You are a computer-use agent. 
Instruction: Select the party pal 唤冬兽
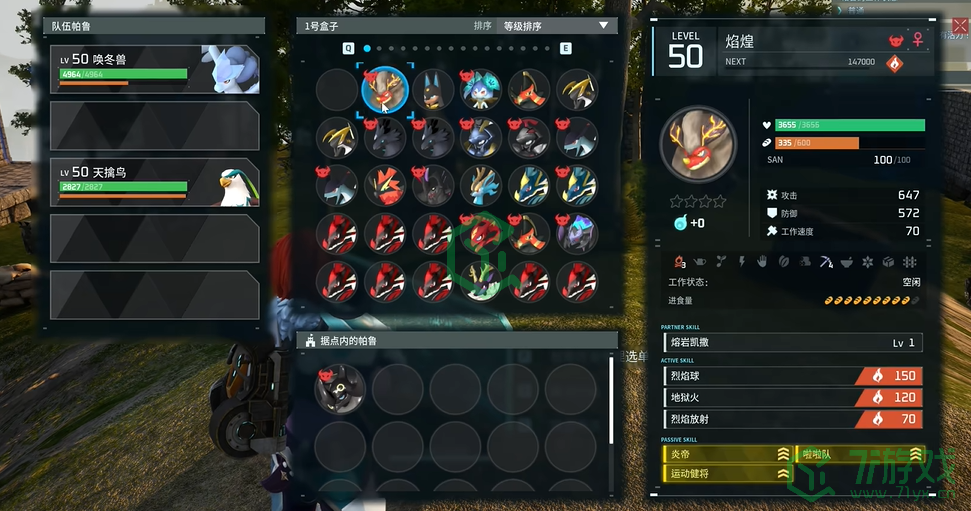[x=155, y=69]
